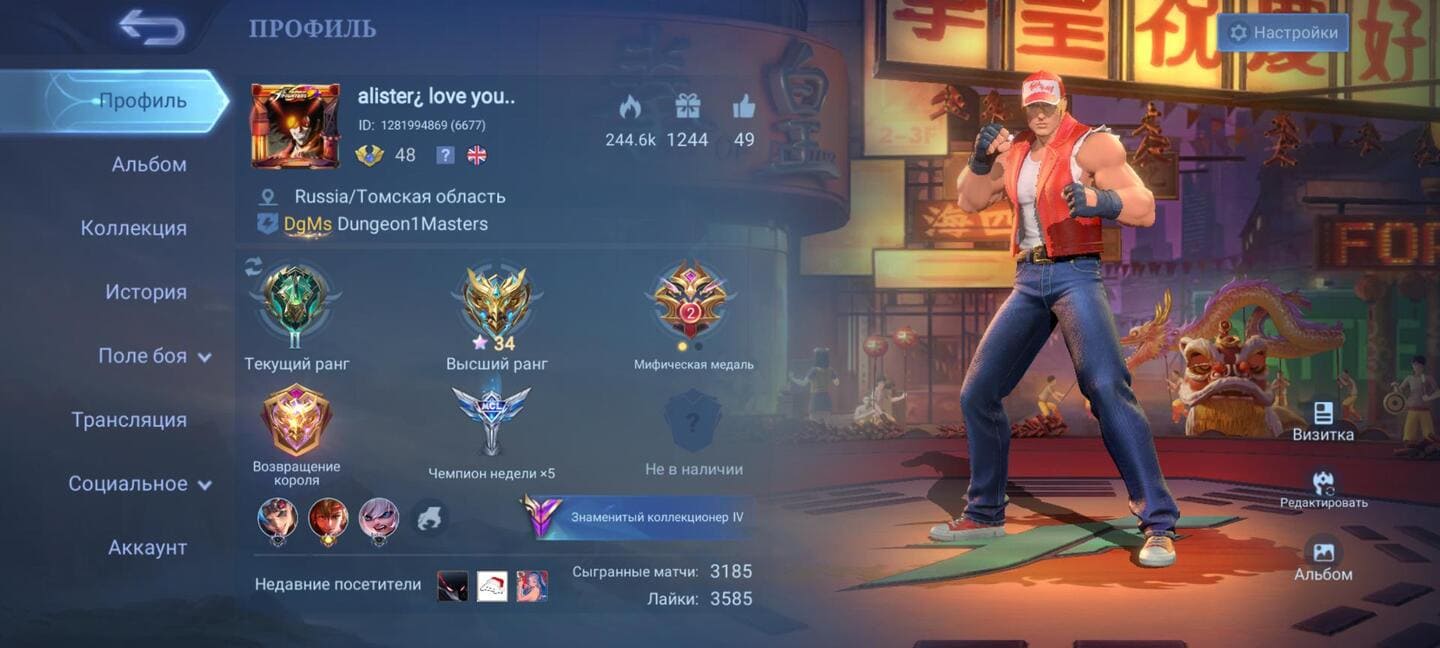Screen dimensions: 1440x648
Task: Open the Настройки settings button
Action: point(1283,33)
